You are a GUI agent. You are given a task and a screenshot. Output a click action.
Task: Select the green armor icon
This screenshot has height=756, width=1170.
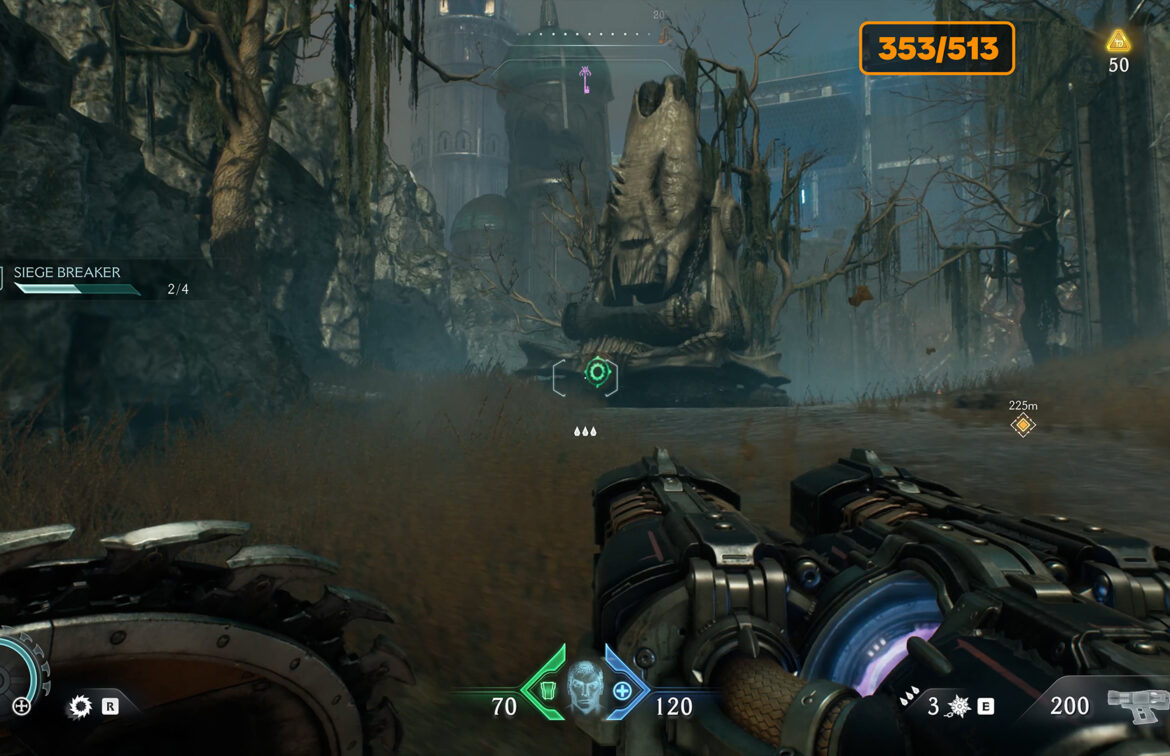click(547, 690)
